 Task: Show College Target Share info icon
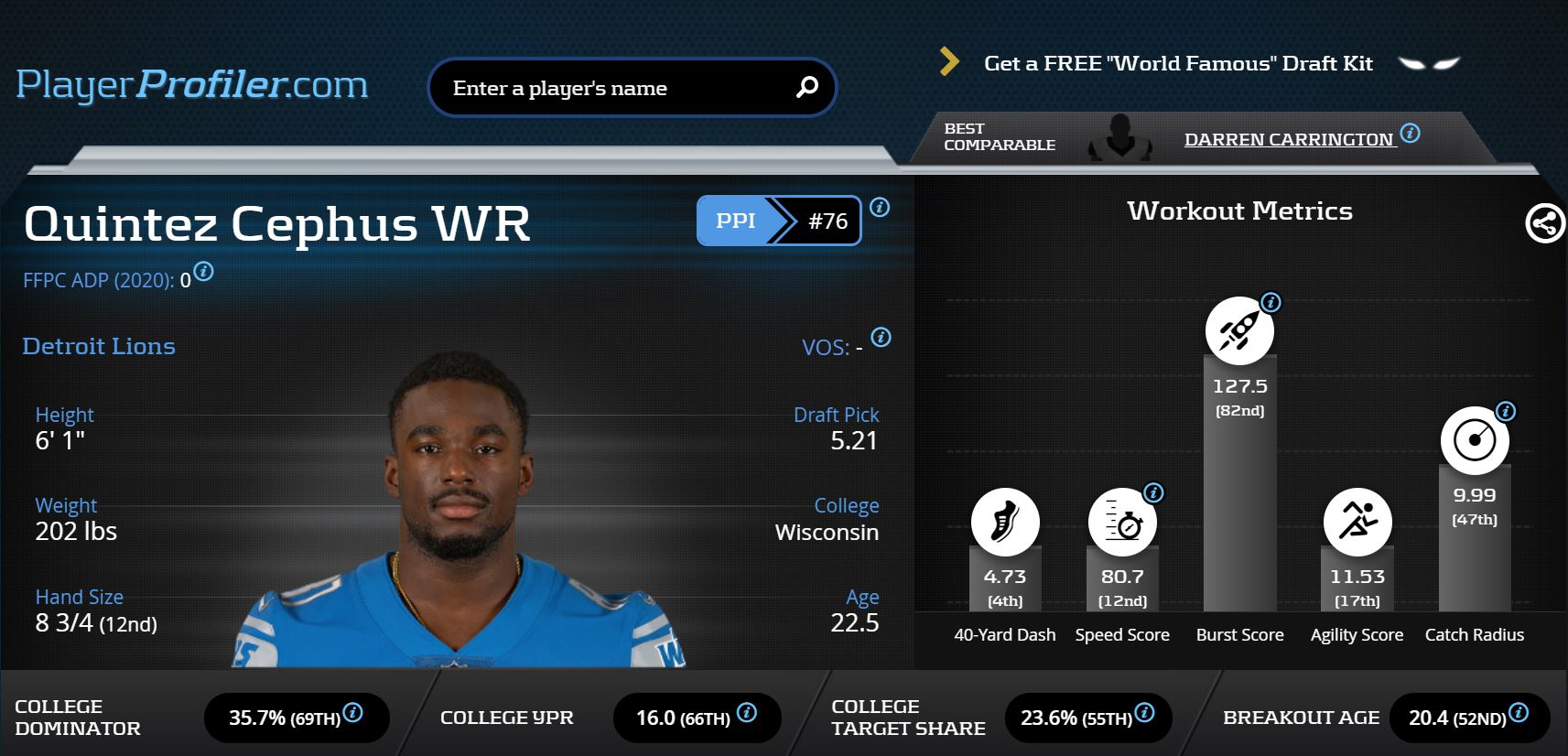(1144, 713)
